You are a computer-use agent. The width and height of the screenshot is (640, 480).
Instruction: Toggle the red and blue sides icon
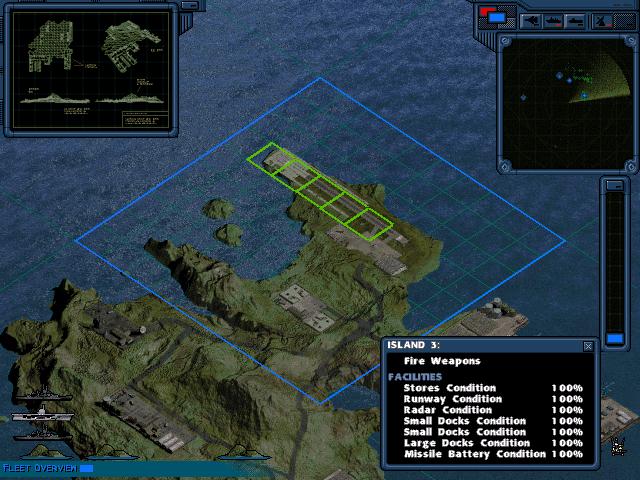click(x=494, y=16)
